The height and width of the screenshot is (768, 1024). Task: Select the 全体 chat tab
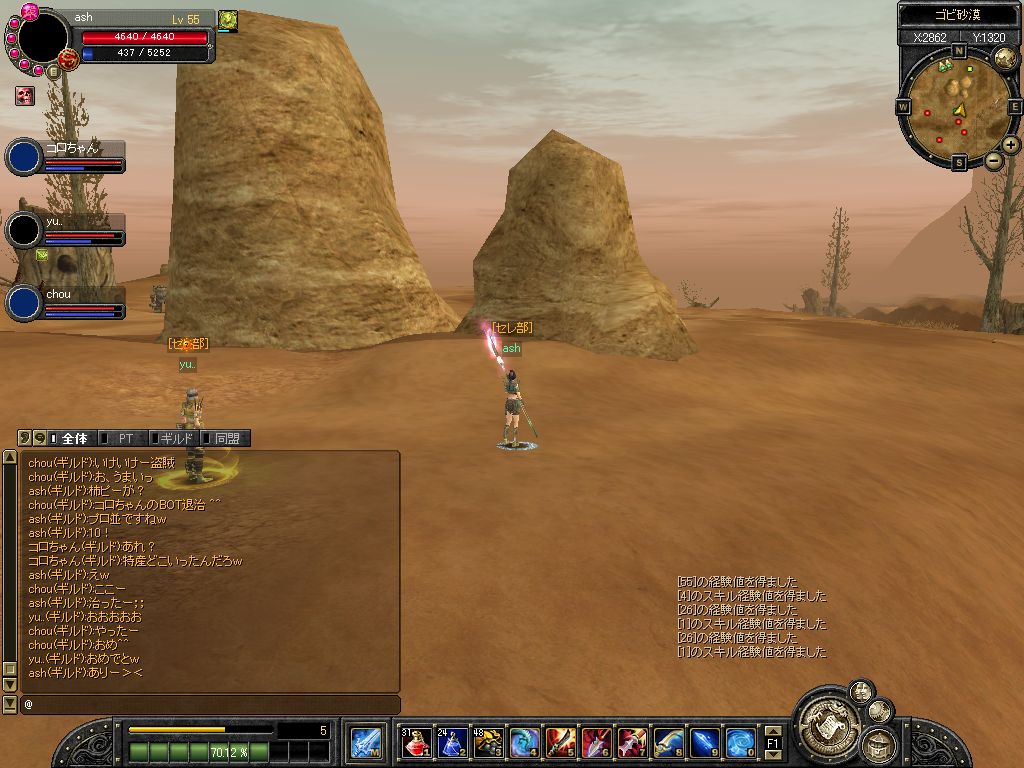click(x=73, y=438)
